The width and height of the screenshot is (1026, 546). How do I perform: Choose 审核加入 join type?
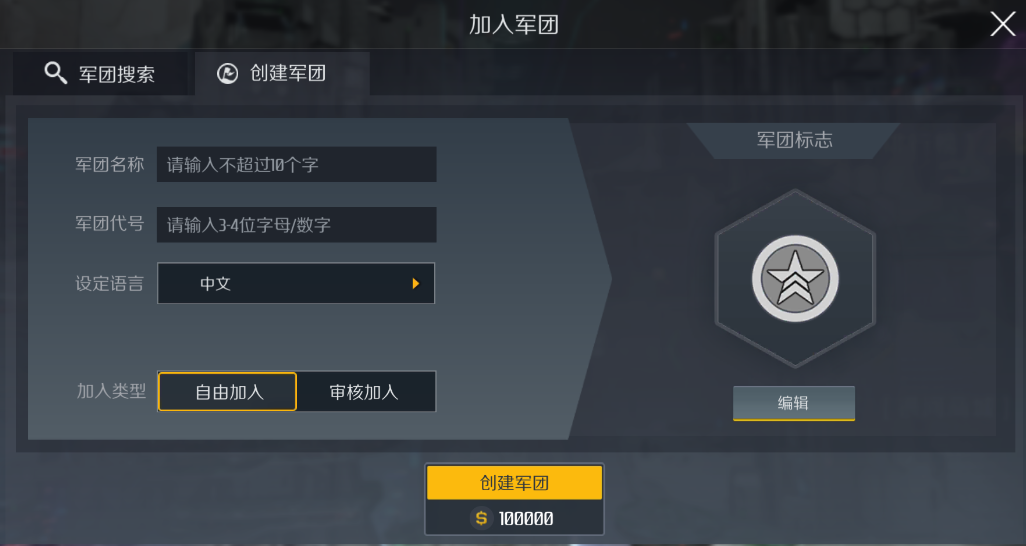point(365,392)
